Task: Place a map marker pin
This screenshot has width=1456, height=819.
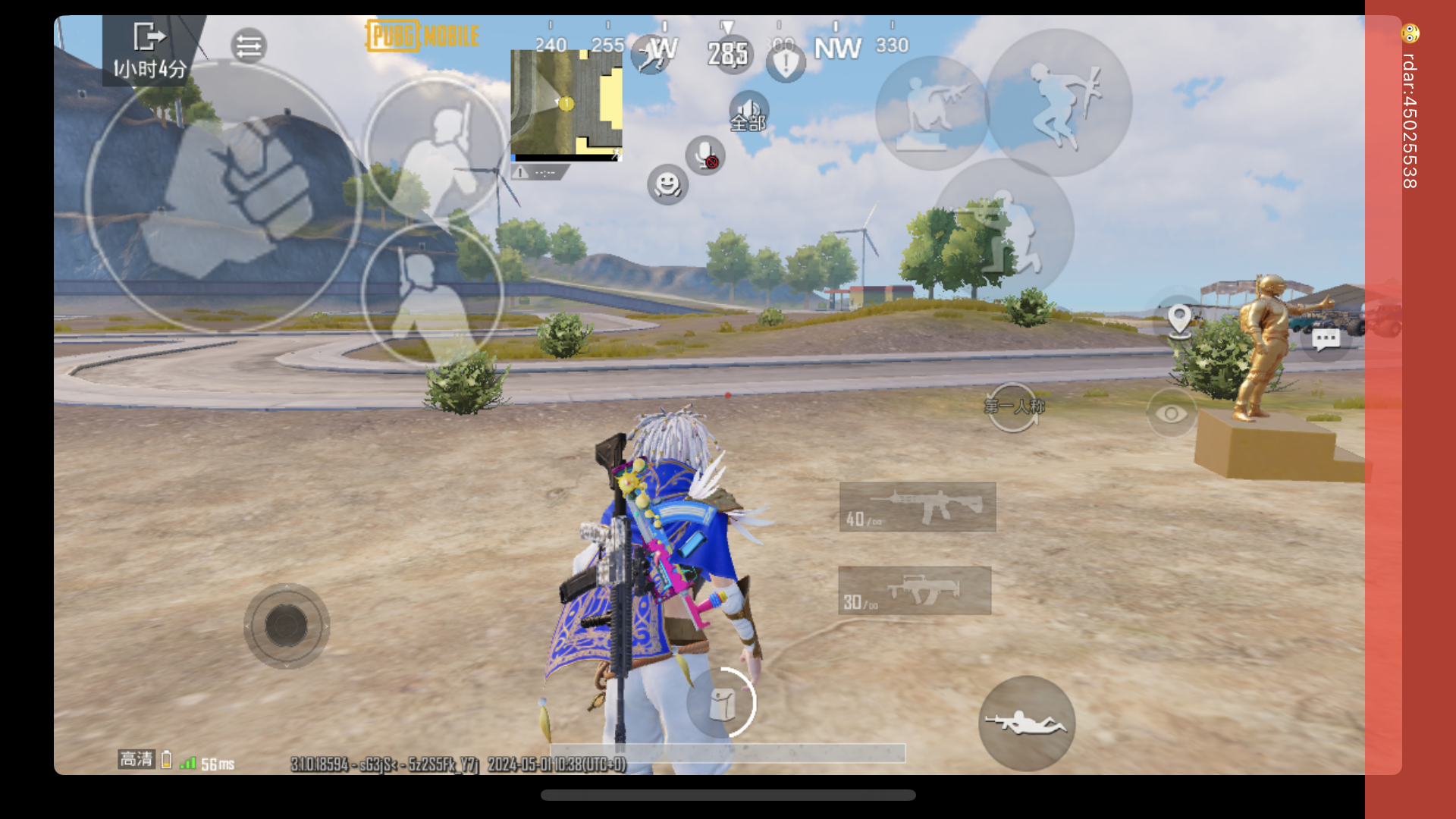Action: 1179,320
